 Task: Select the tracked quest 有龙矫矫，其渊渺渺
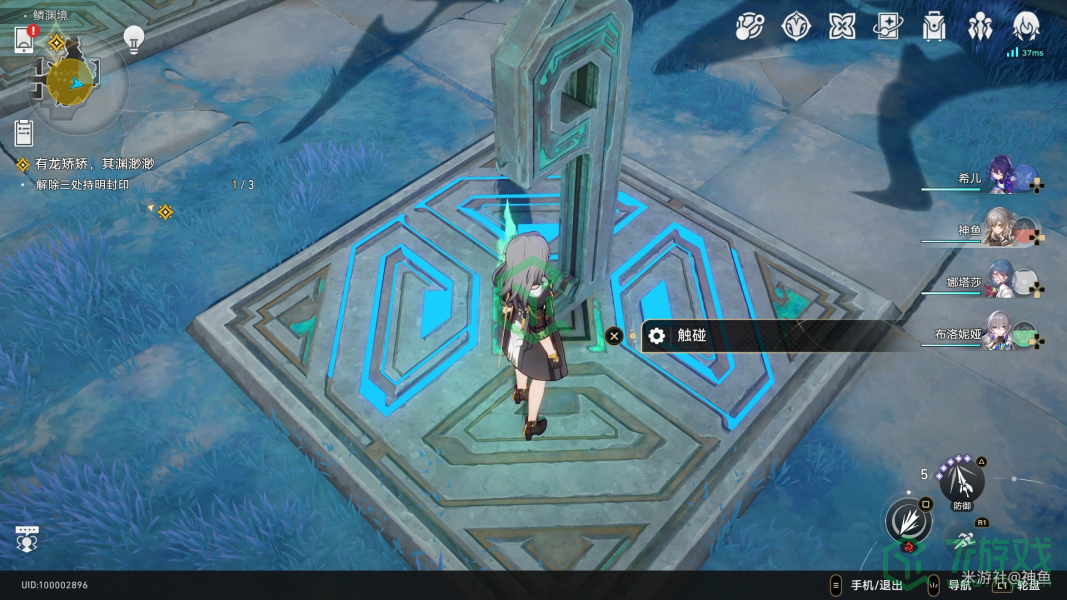(x=95, y=164)
